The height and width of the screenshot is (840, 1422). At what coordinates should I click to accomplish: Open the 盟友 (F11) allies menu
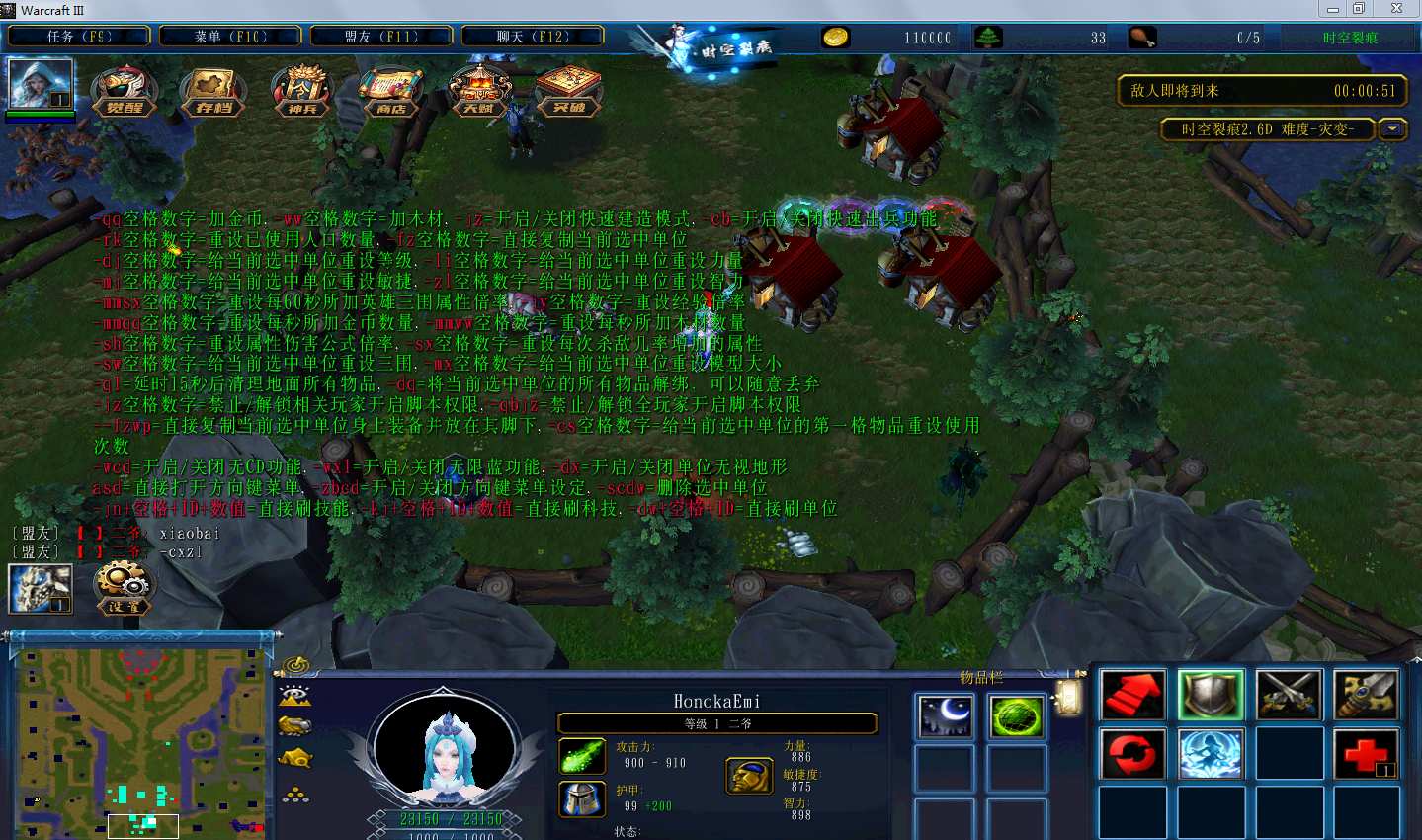pos(381,37)
